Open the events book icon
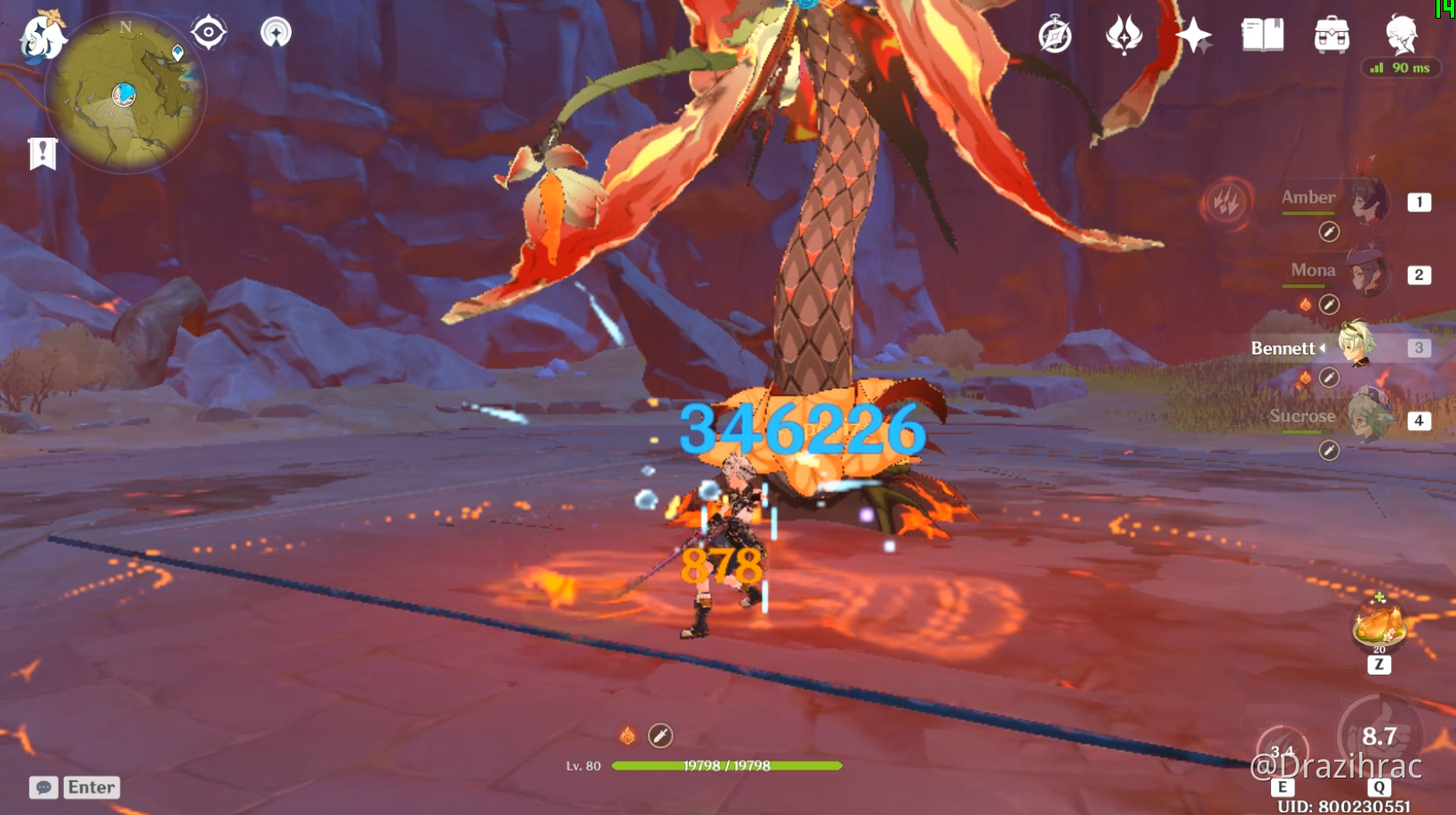 click(x=1263, y=34)
